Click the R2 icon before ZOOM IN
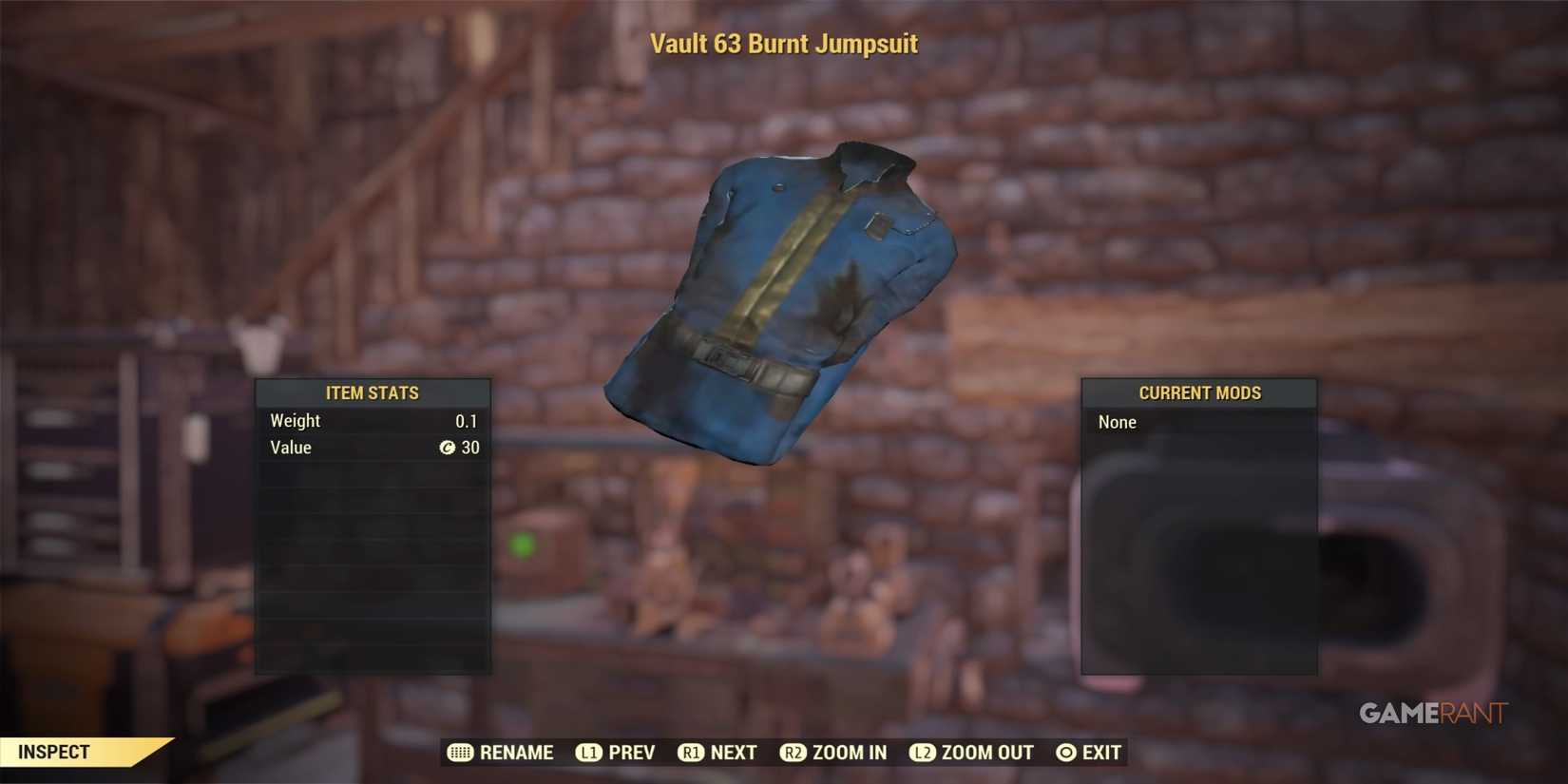Image resolution: width=1568 pixels, height=784 pixels. (793, 753)
